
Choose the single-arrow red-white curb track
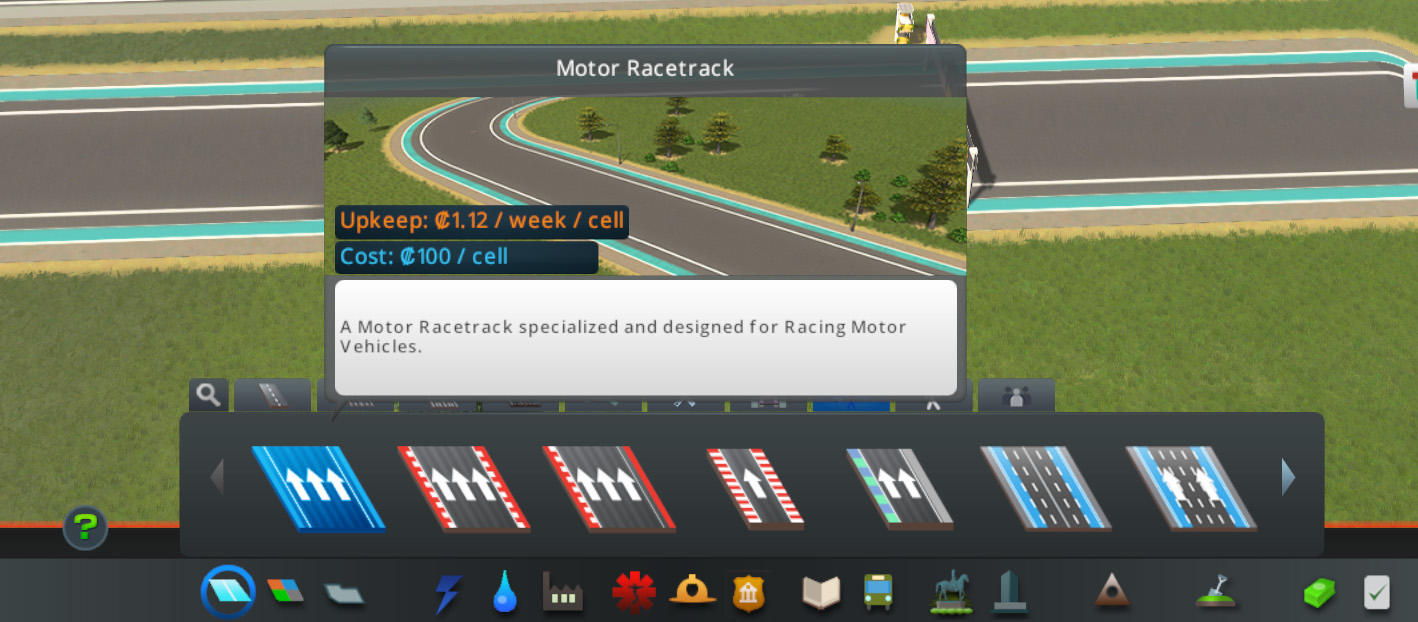point(754,487)
